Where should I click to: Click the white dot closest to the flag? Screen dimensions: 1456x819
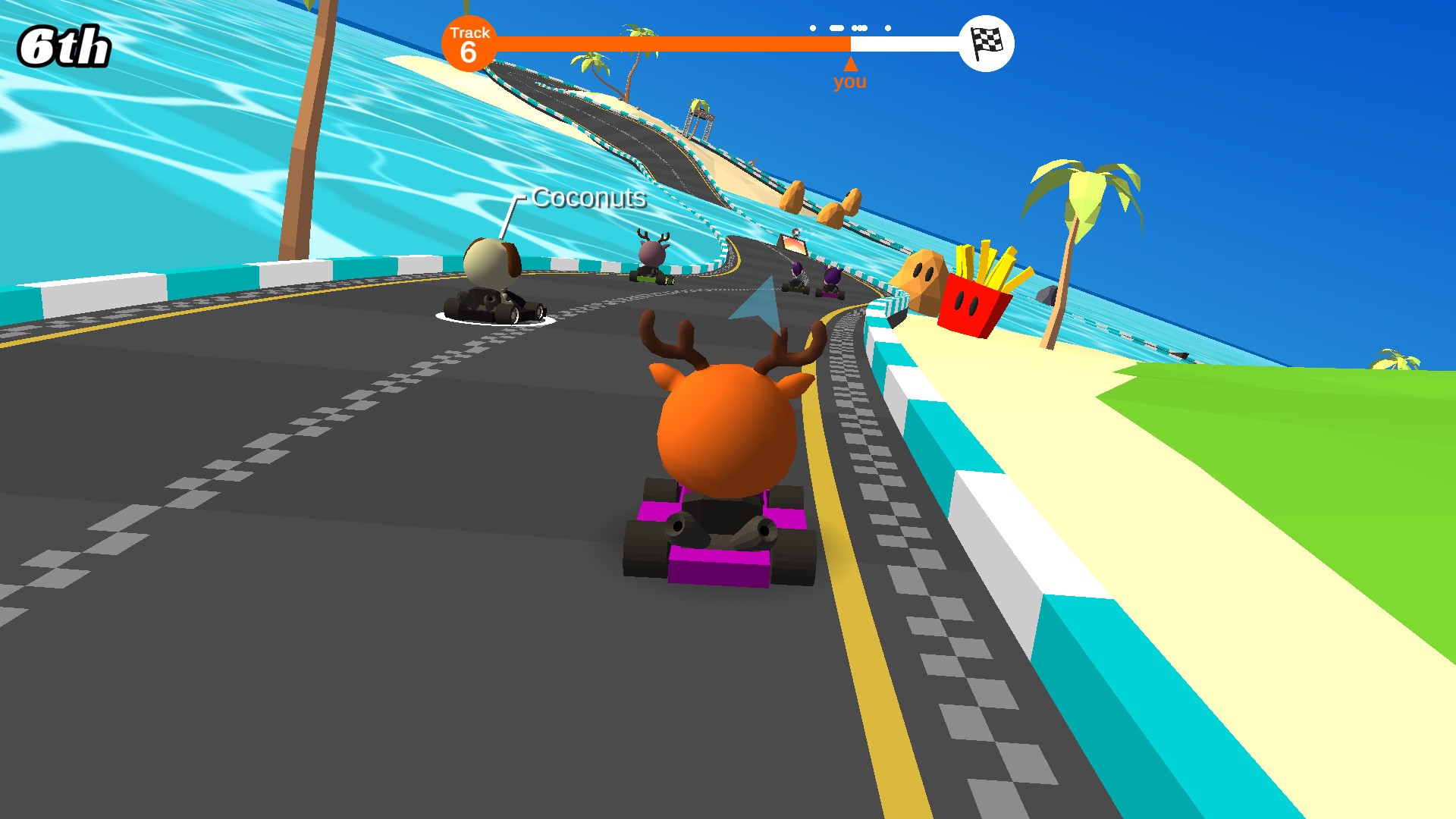888,27
